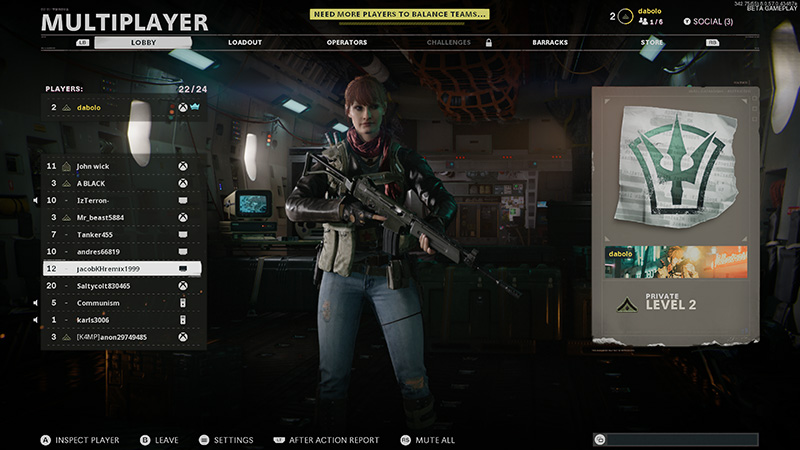
Task: Select the Lobby tab
Action: pyautogui.click(x=144, y=43)
